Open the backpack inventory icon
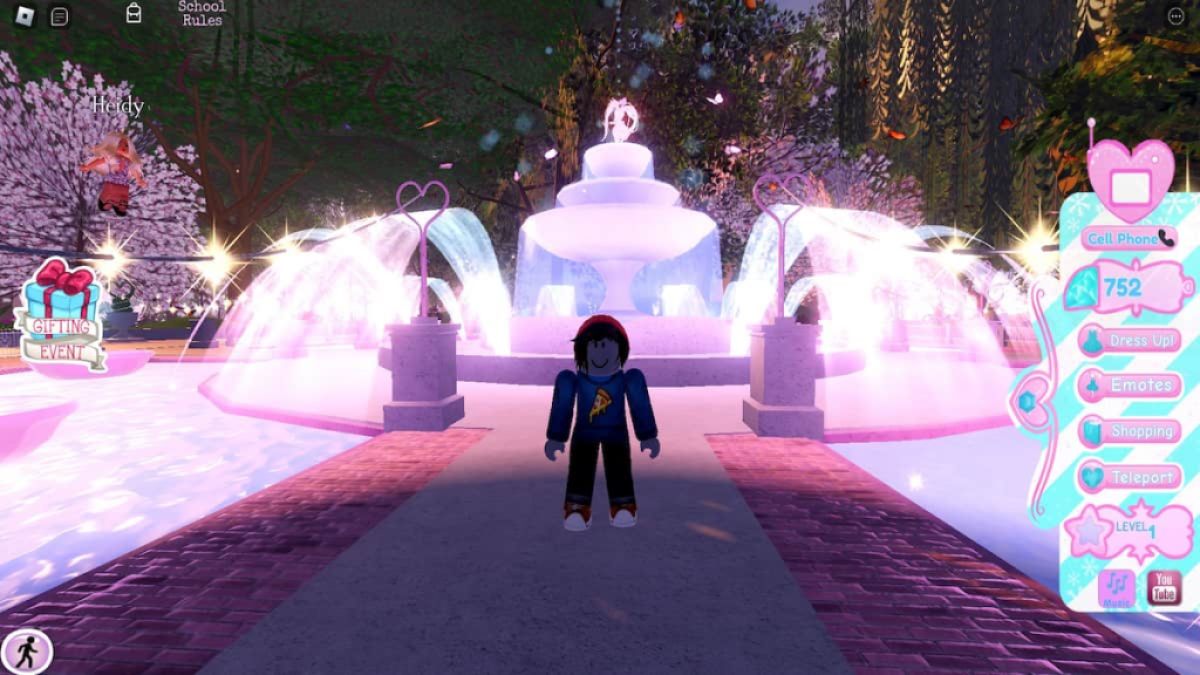This screenshot has width=1200, height=675. click(134, 13)
